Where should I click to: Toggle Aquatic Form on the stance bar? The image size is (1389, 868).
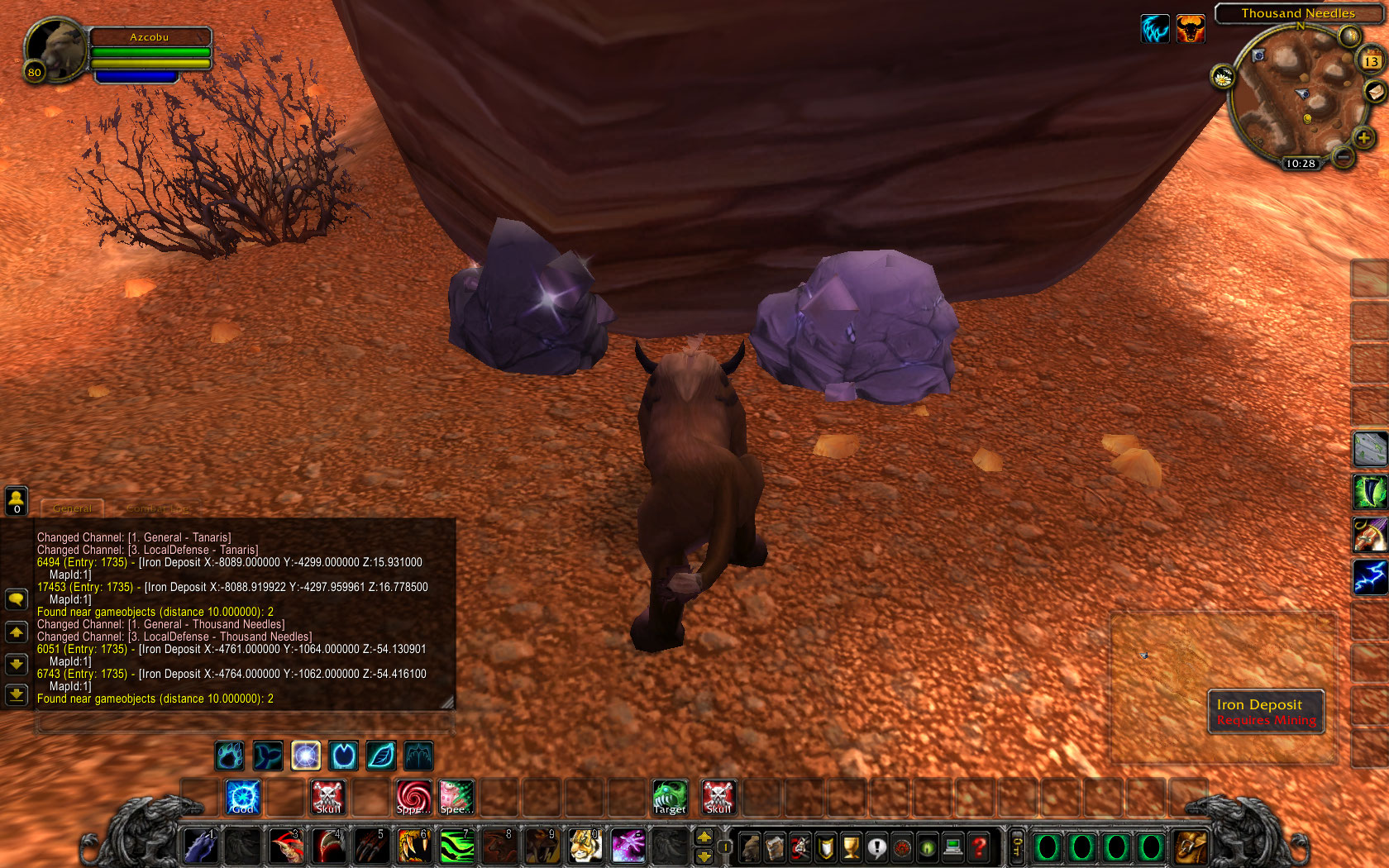[x=267, y=755]
